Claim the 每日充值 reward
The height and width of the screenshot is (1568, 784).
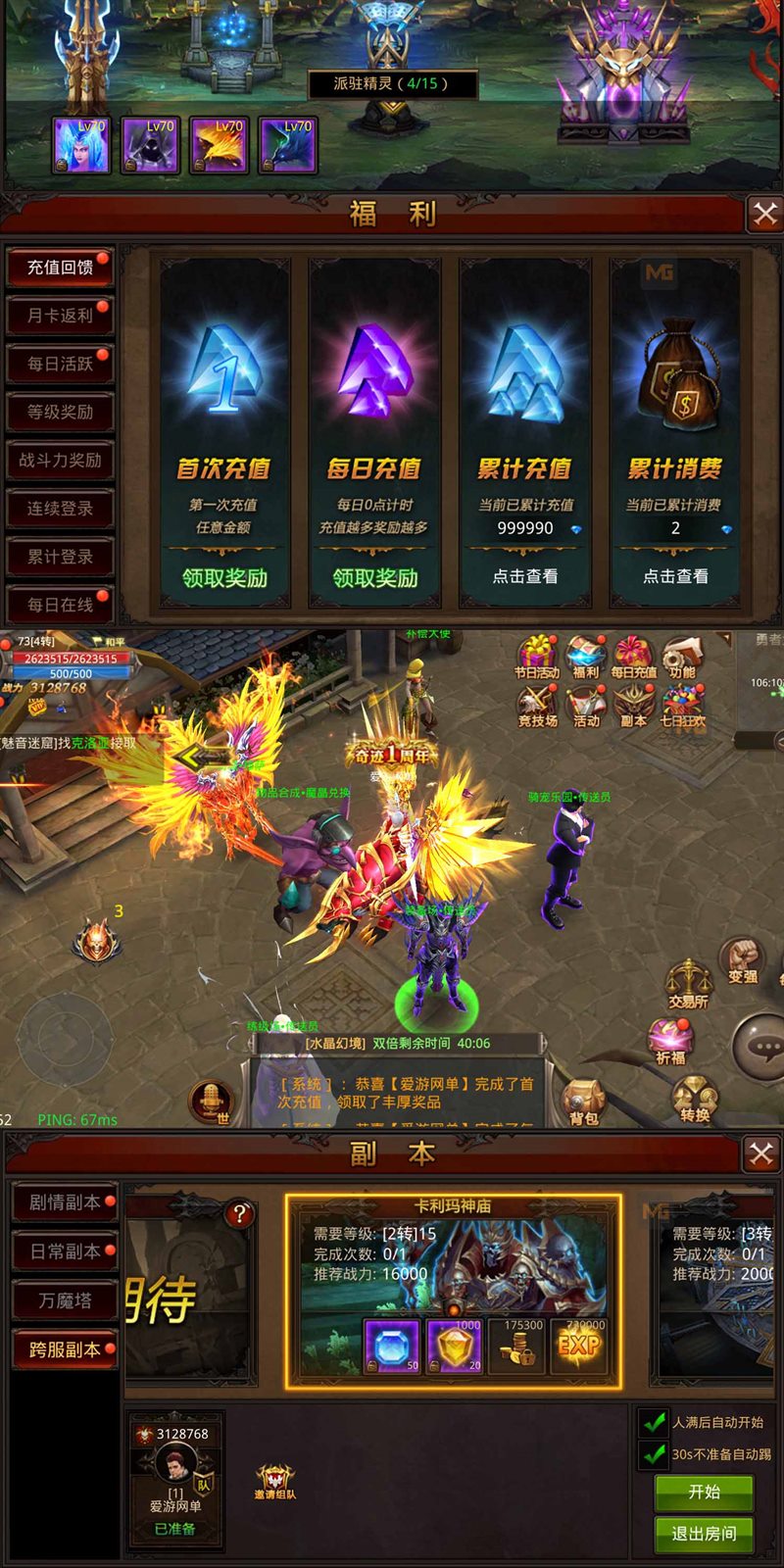375,578
